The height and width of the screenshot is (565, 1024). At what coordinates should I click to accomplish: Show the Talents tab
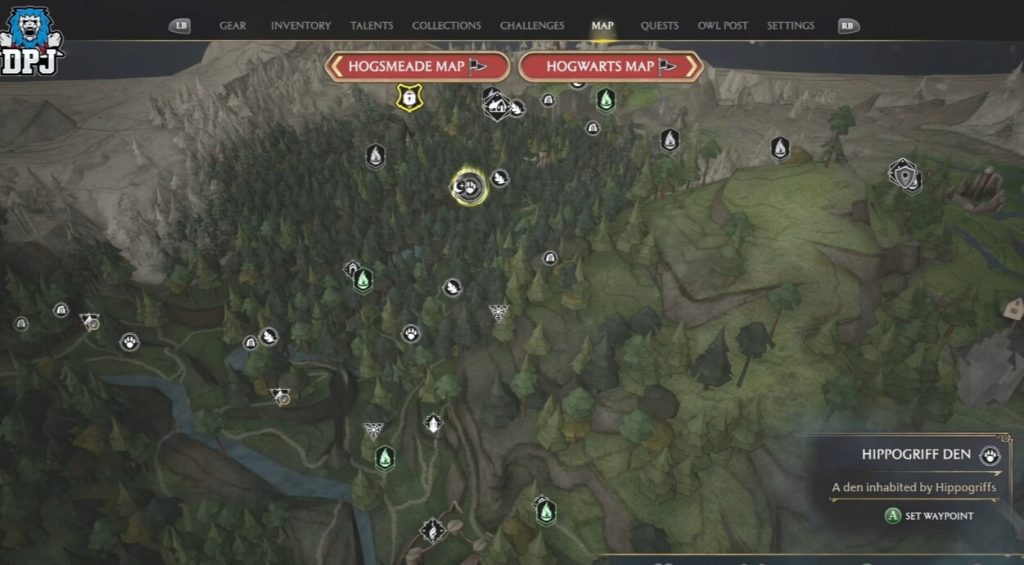[372, 26]
